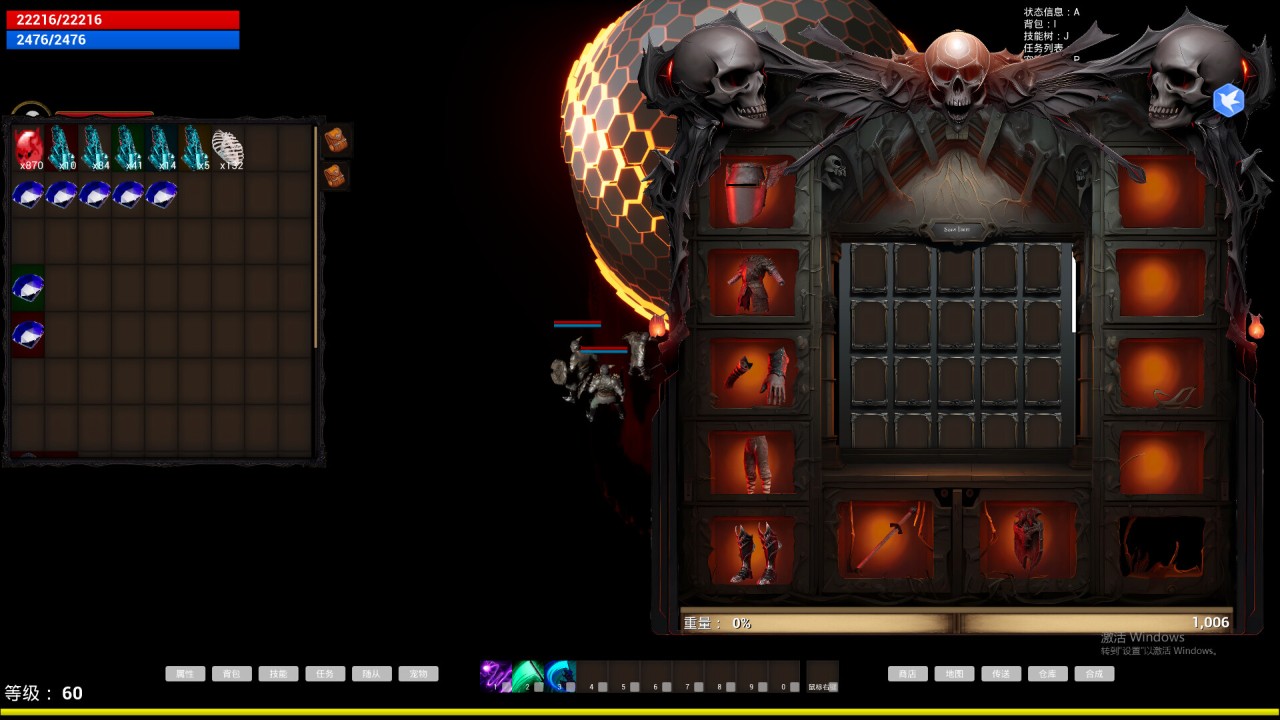Image resolution: width=1280 pixels, height=720 pixels.
Task: Use the green slash skill
Action: [x=528, y=675]
